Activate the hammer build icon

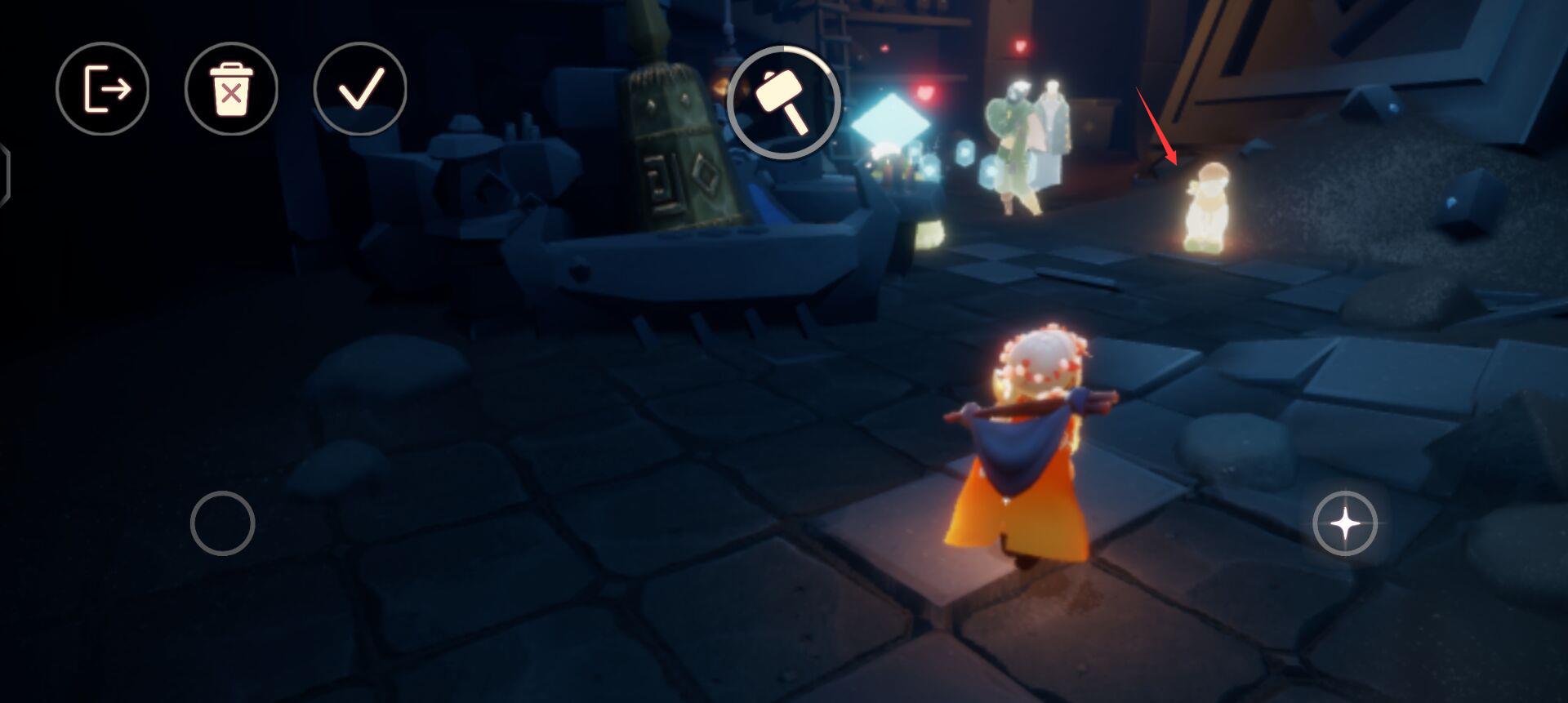783,102
